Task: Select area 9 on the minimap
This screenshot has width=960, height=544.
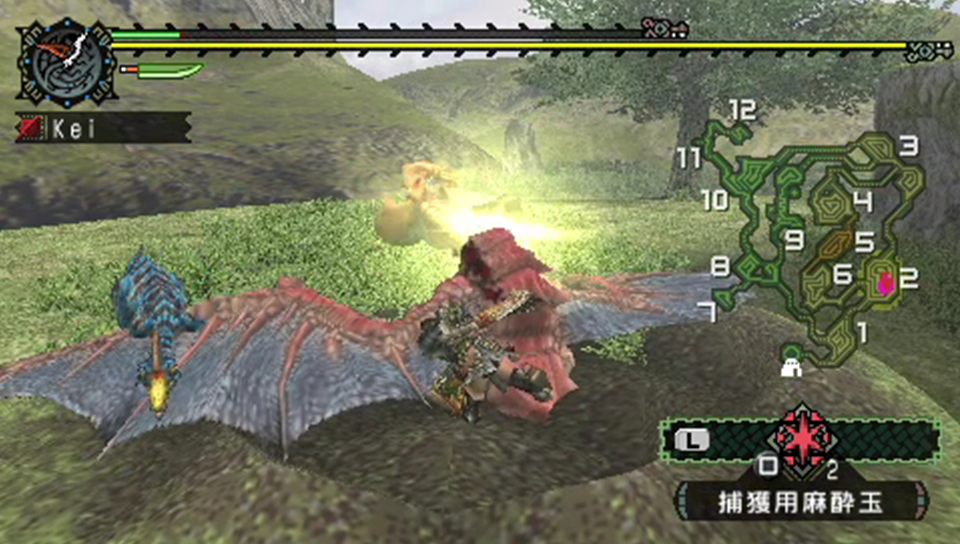Action: [x=795, y=240]
